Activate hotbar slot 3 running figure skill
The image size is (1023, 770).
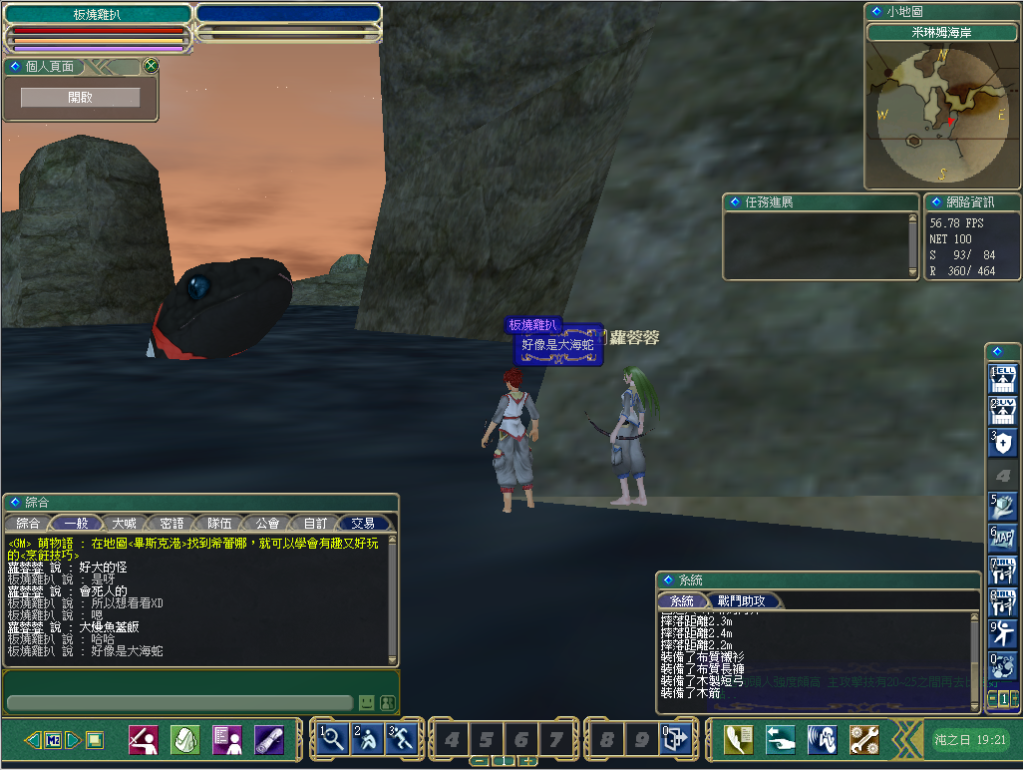point(400,739)
